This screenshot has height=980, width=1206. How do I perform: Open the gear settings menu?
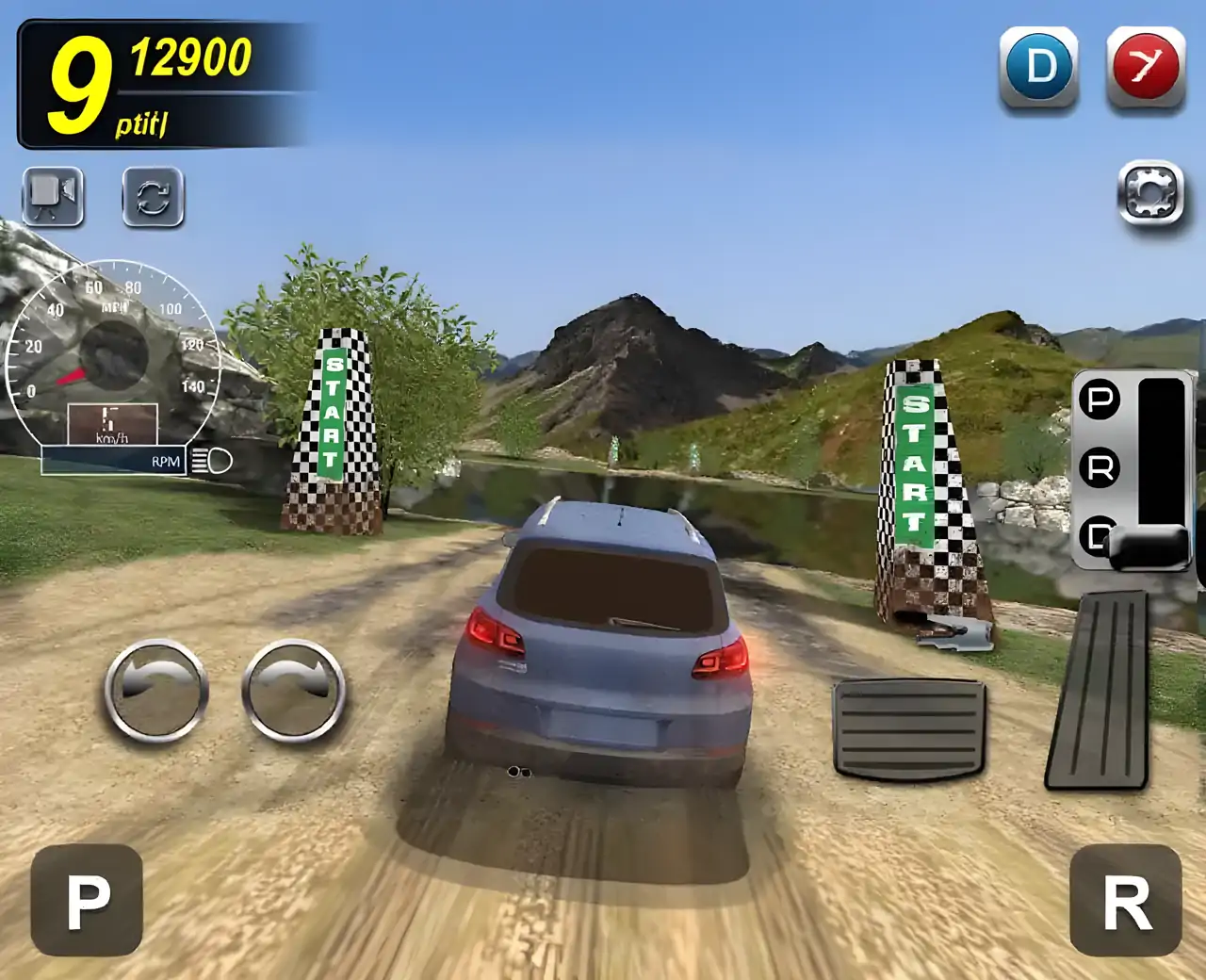point(1149,193)
